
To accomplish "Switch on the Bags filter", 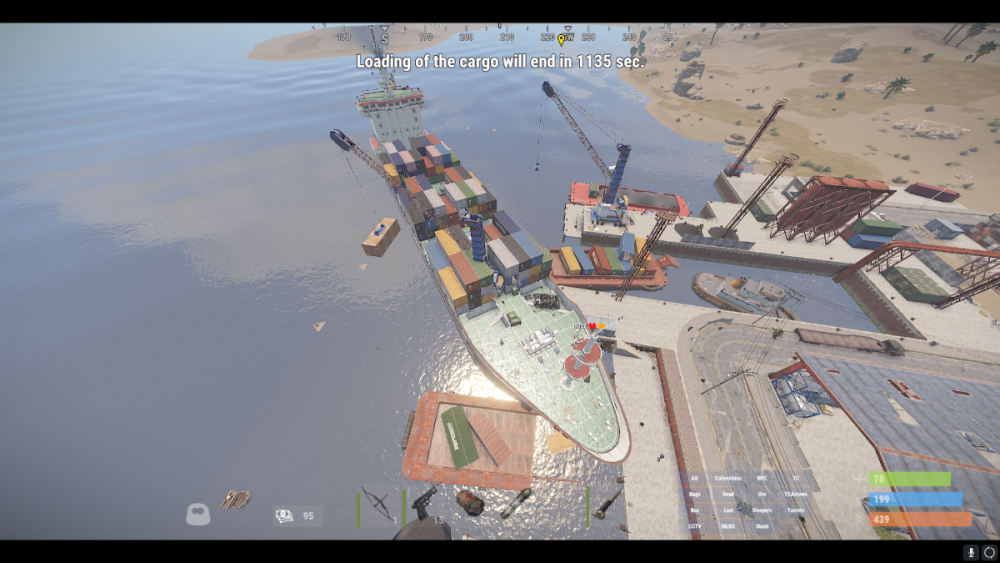I will (x=695, y=494).
